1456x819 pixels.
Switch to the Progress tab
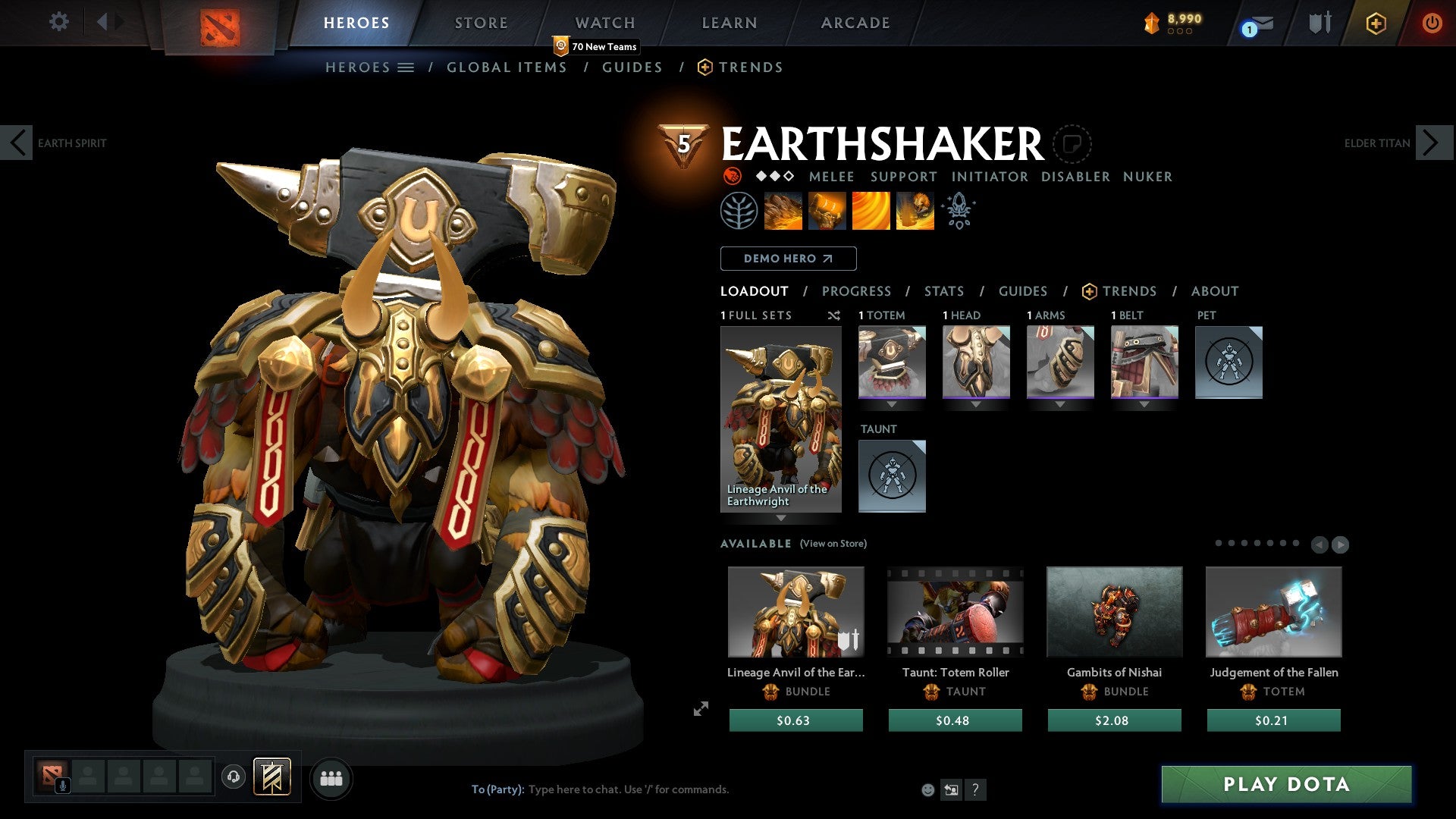pyautogui.click(x=857, y=290)
